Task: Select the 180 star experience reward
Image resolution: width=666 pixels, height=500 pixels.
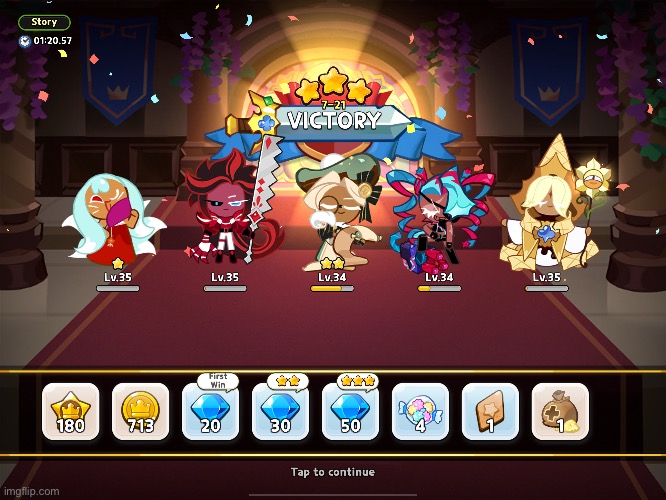Action: coord(70,411)
